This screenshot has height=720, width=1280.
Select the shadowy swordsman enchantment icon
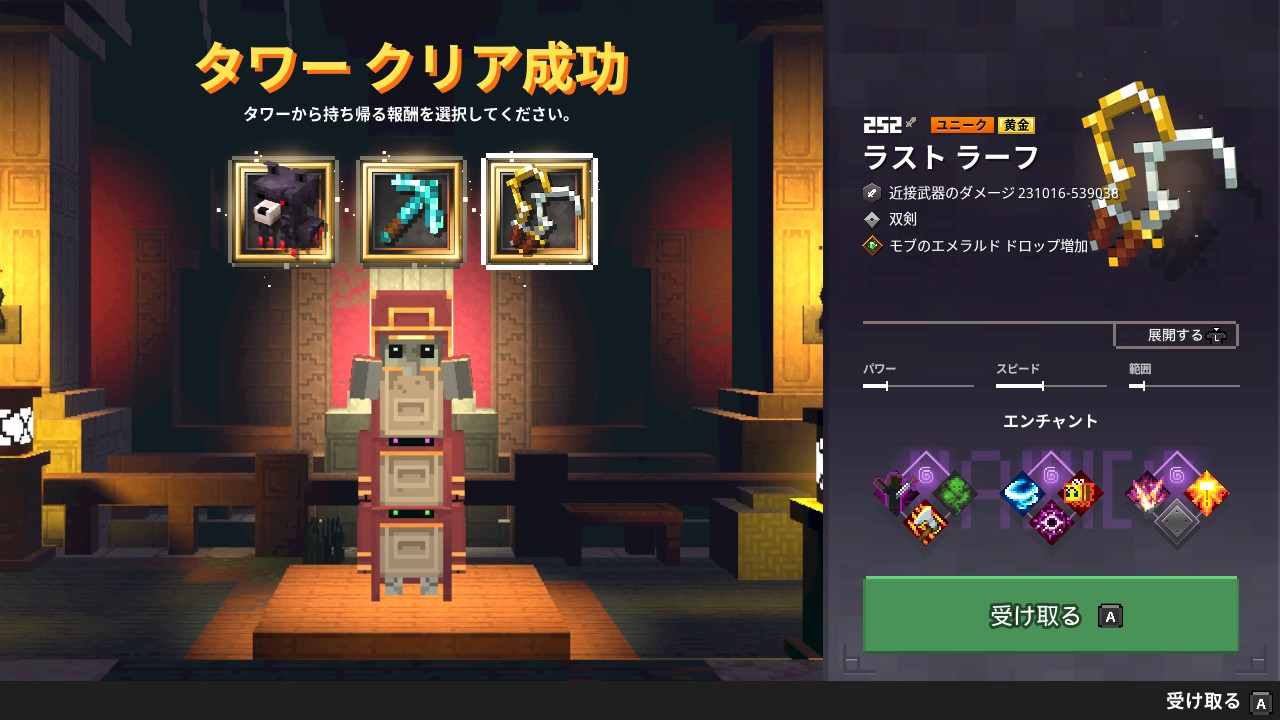coord(895,493)
